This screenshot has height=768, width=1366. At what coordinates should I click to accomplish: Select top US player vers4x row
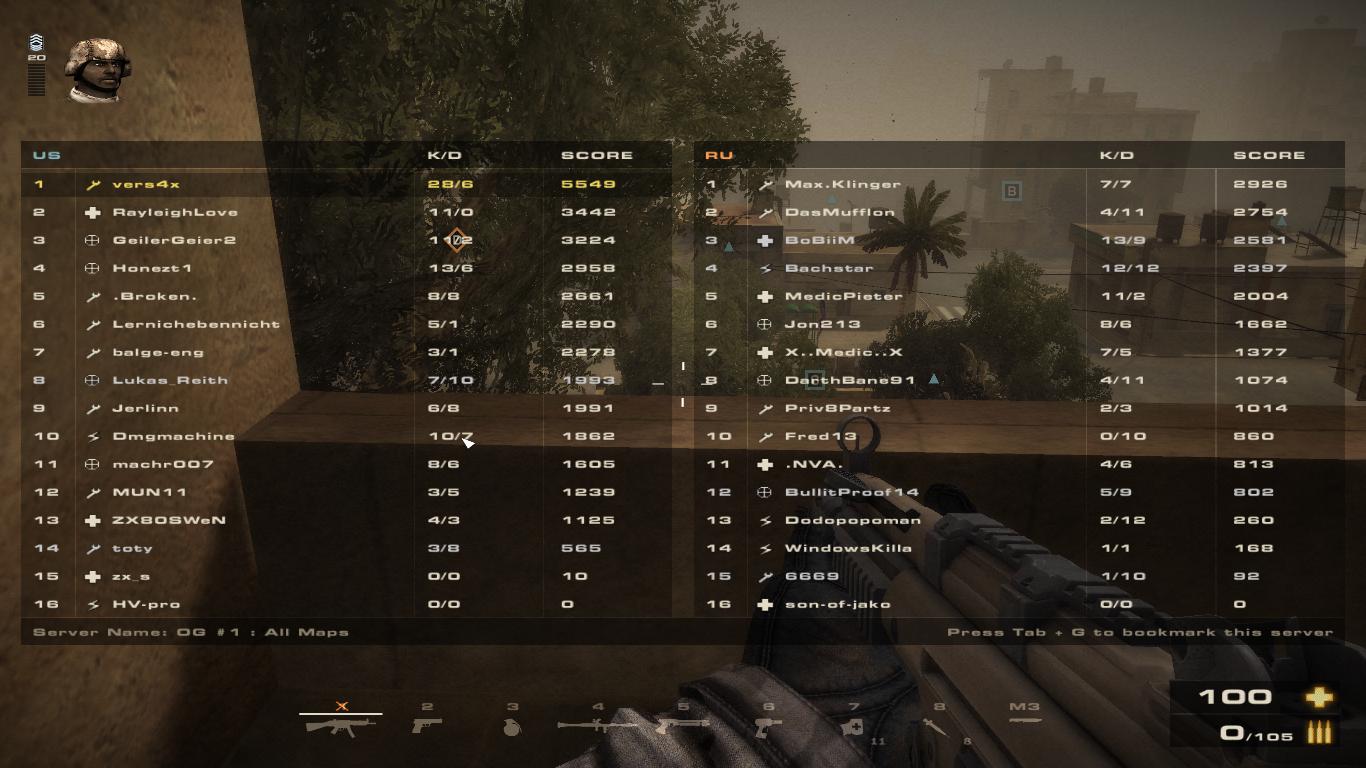(x=146, y=184)
